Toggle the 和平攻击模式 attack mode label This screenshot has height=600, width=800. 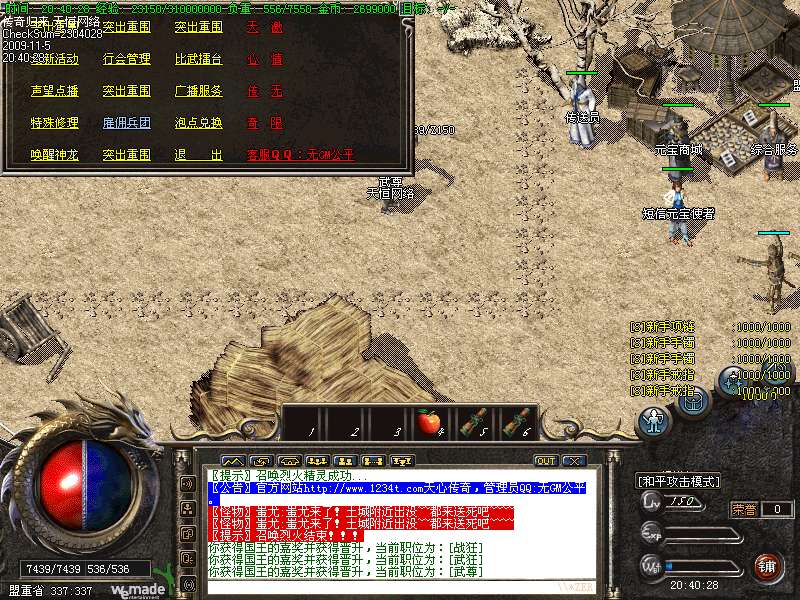point(679,481)
